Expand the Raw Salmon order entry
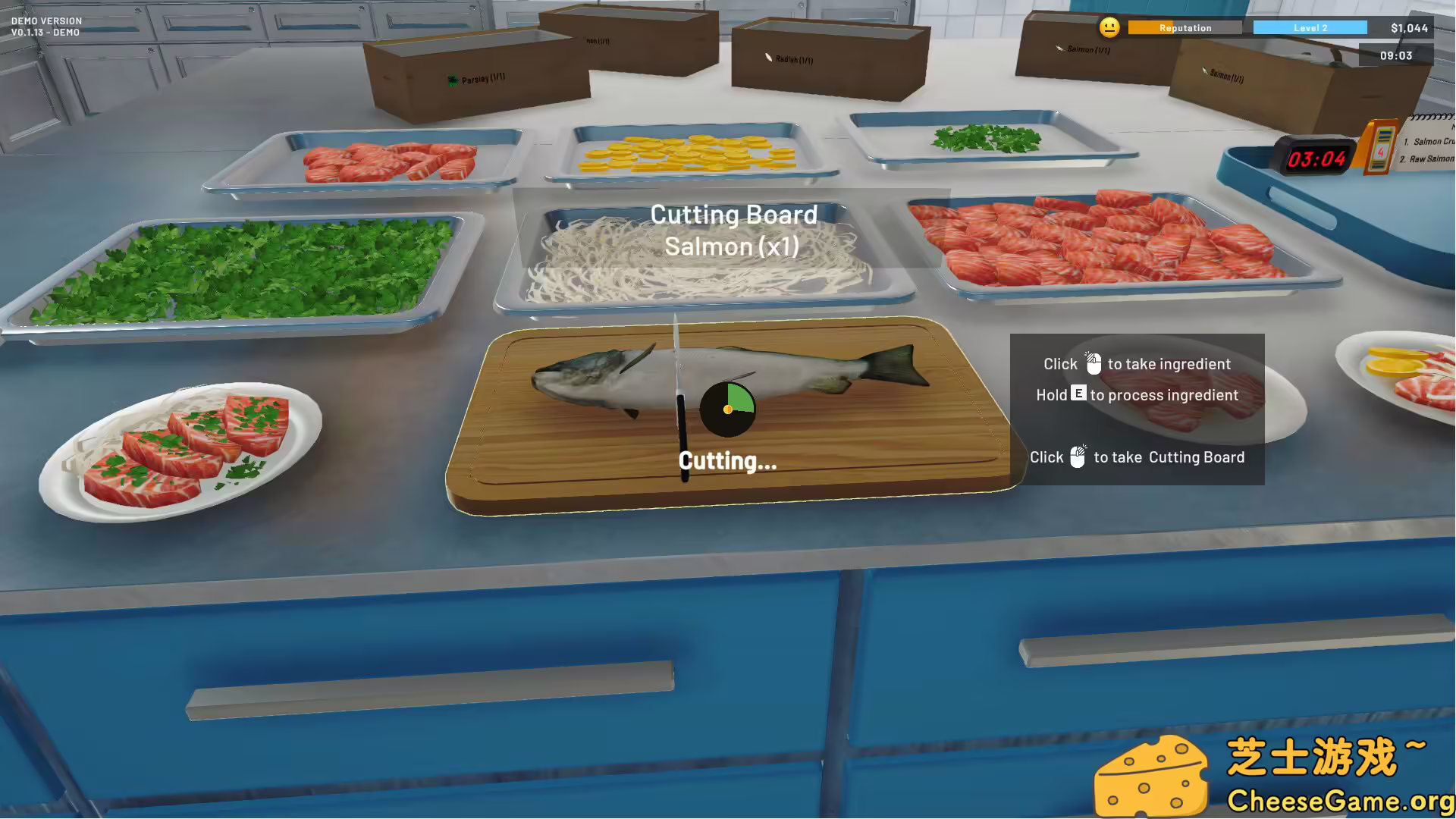This screenshot has width=1456, height=819. coord(1427,159)
